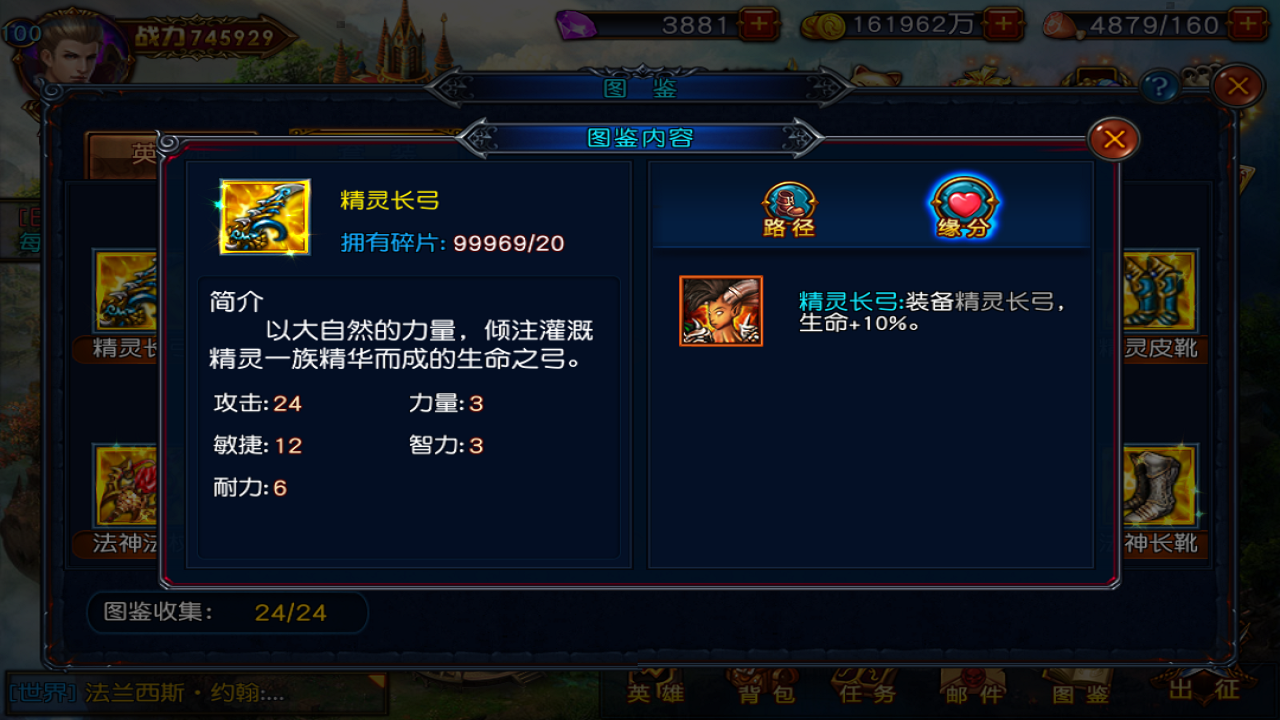Select the hero portrait in the 缘分 panel
Viewport: 1280px width, 720px height.
(x=720, y=311)
